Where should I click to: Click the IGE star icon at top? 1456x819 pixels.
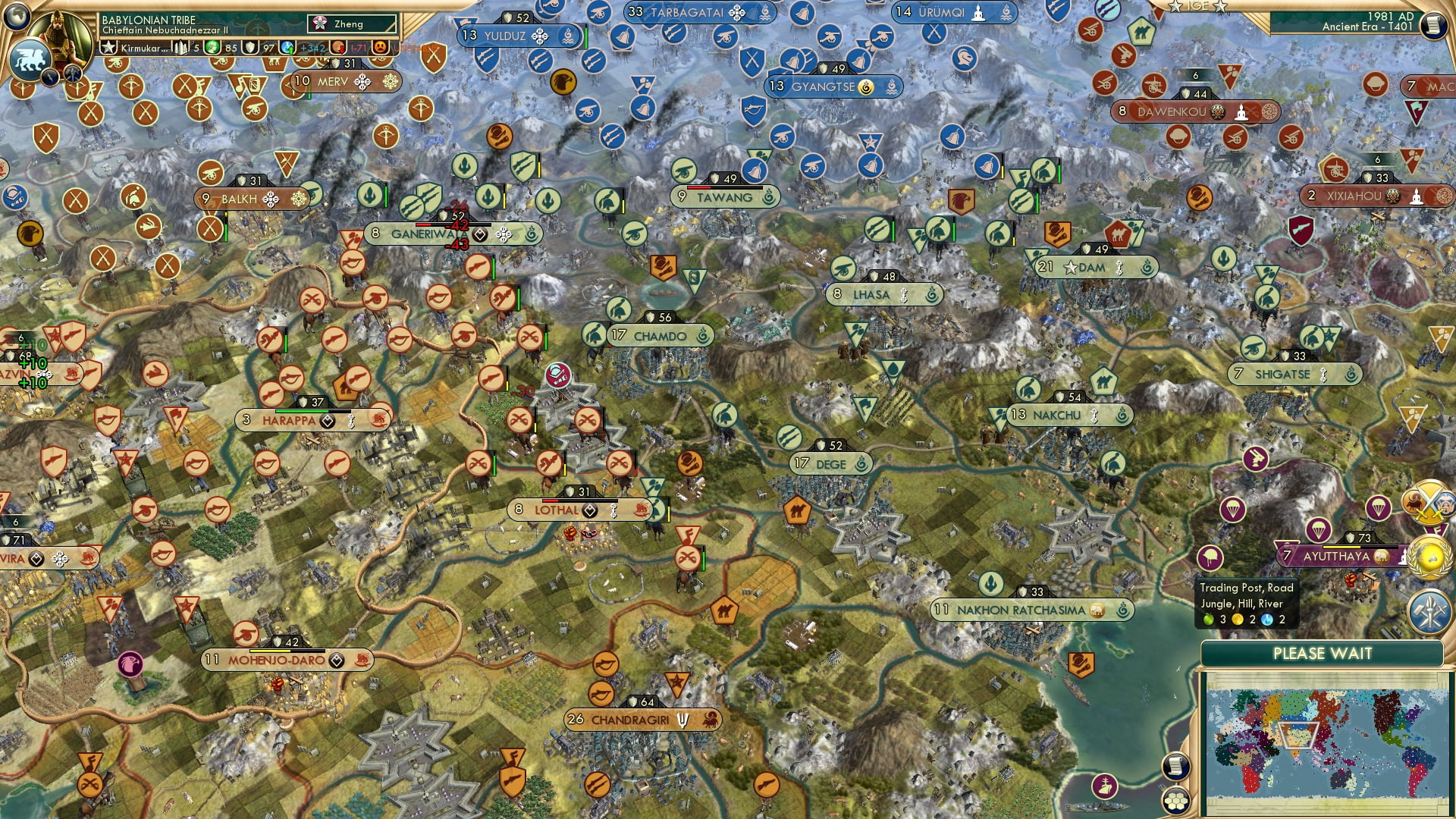(1174, 6)
